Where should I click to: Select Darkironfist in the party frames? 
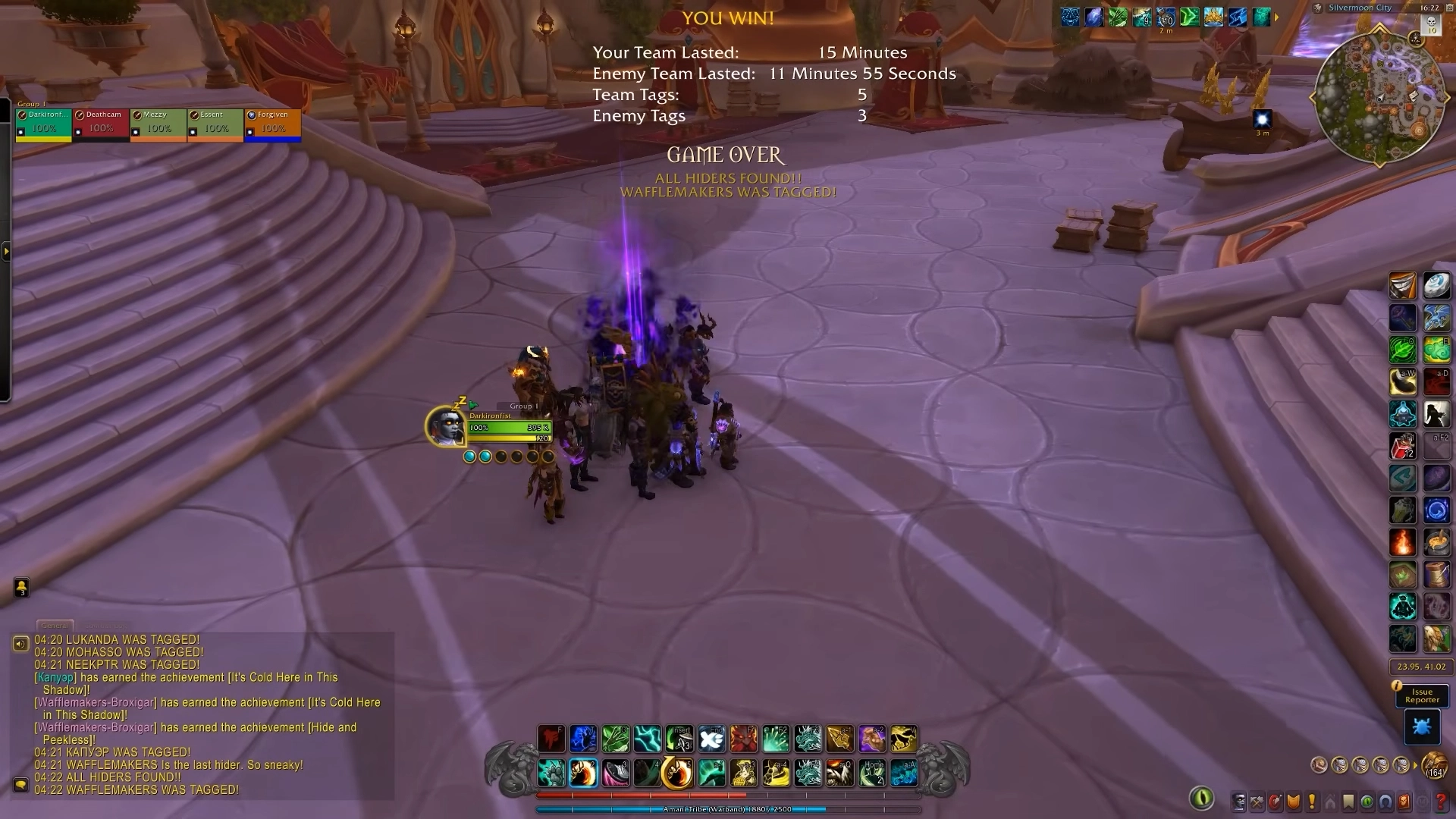click(x=44, y=124)
